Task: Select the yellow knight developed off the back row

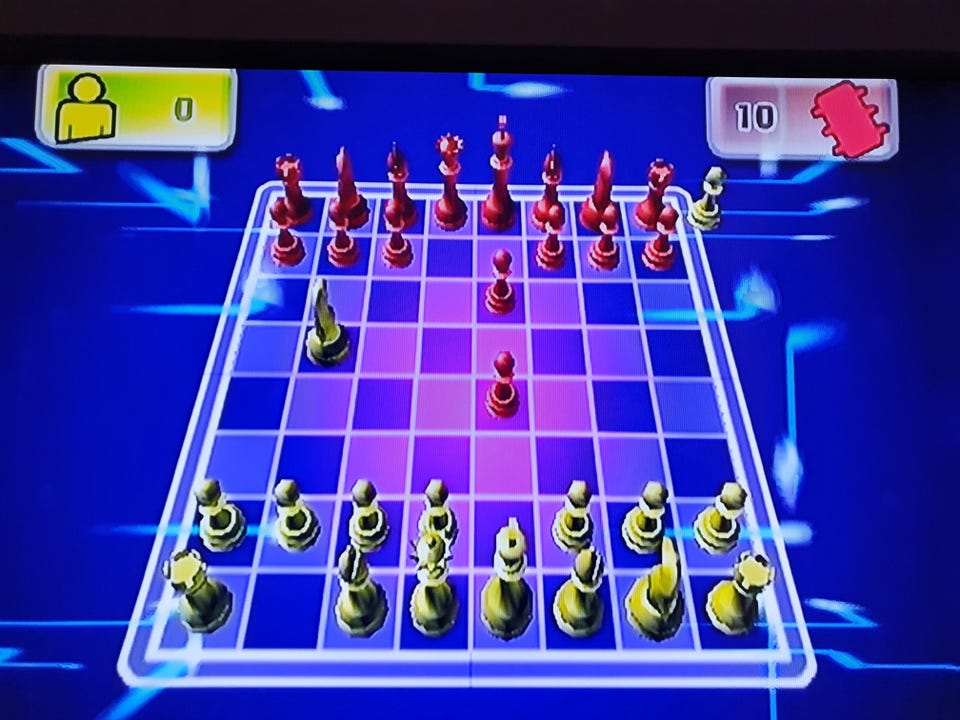Action: pyautogui.click(x=326, y=324)
